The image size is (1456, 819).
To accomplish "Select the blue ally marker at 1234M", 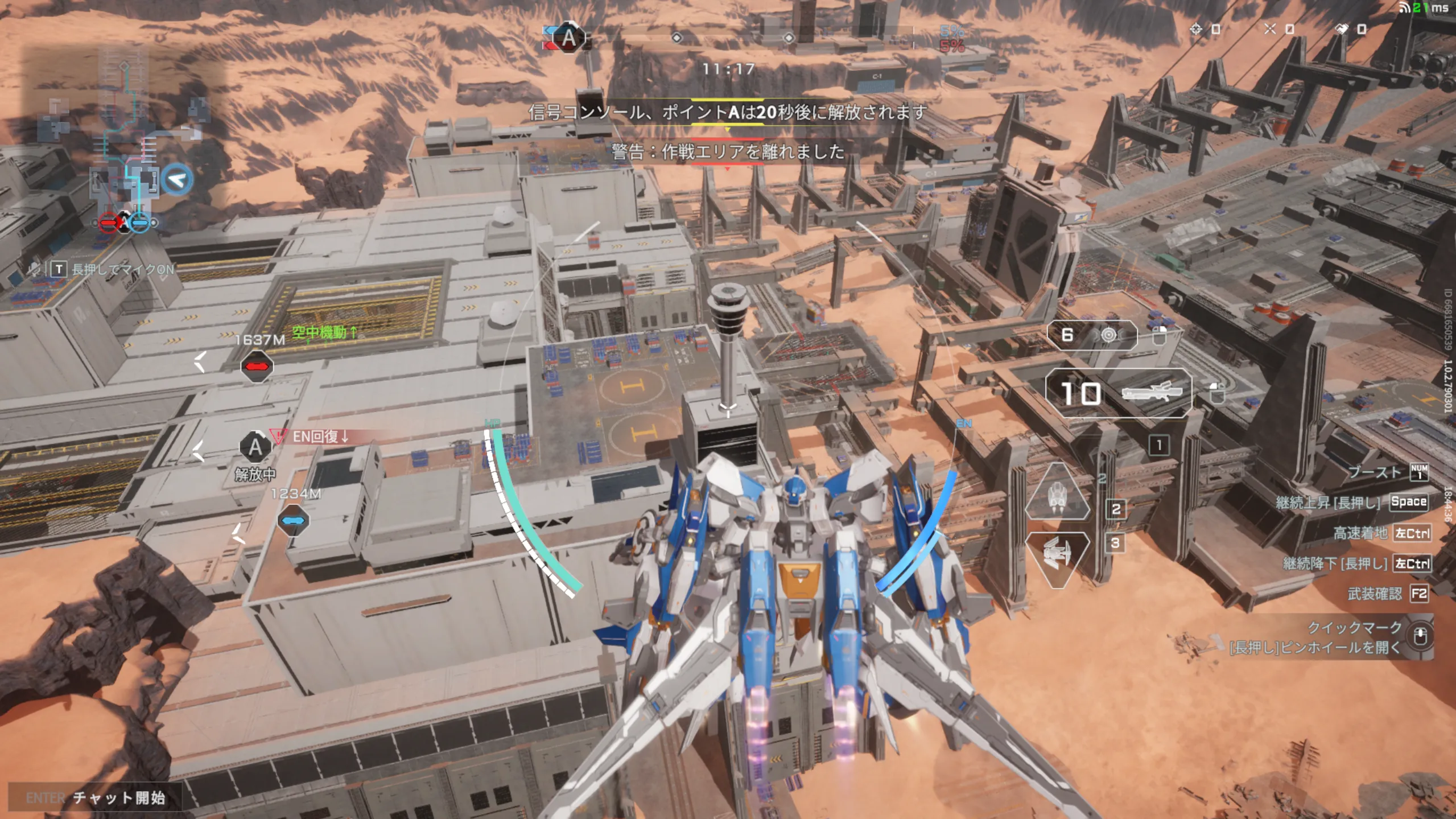I will coord(294,520).
